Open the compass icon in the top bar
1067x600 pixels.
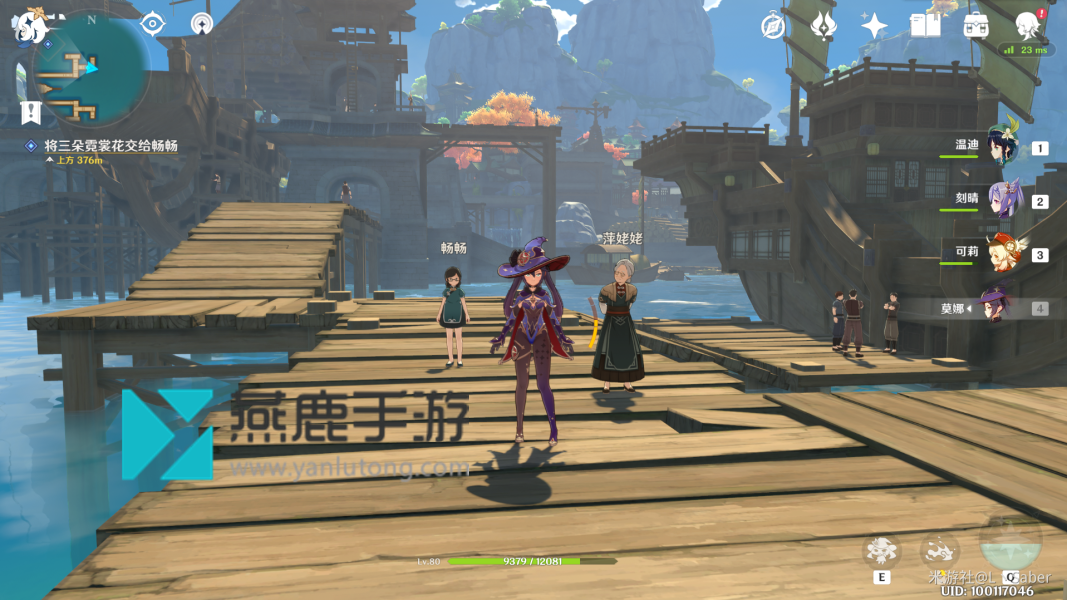point(772,26)
